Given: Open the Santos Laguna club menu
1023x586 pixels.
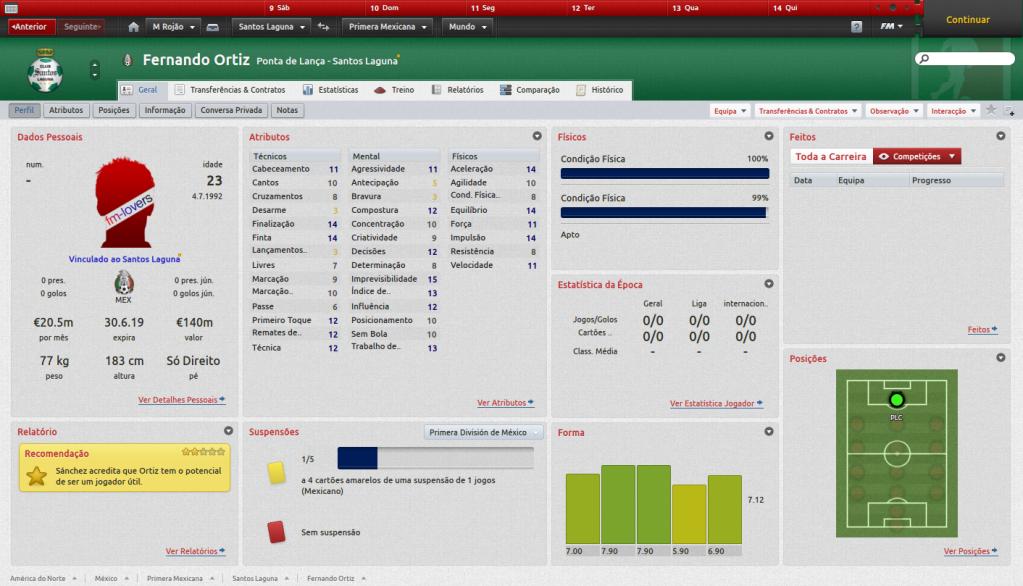Looking at the screenshot, I should point(270,26).
